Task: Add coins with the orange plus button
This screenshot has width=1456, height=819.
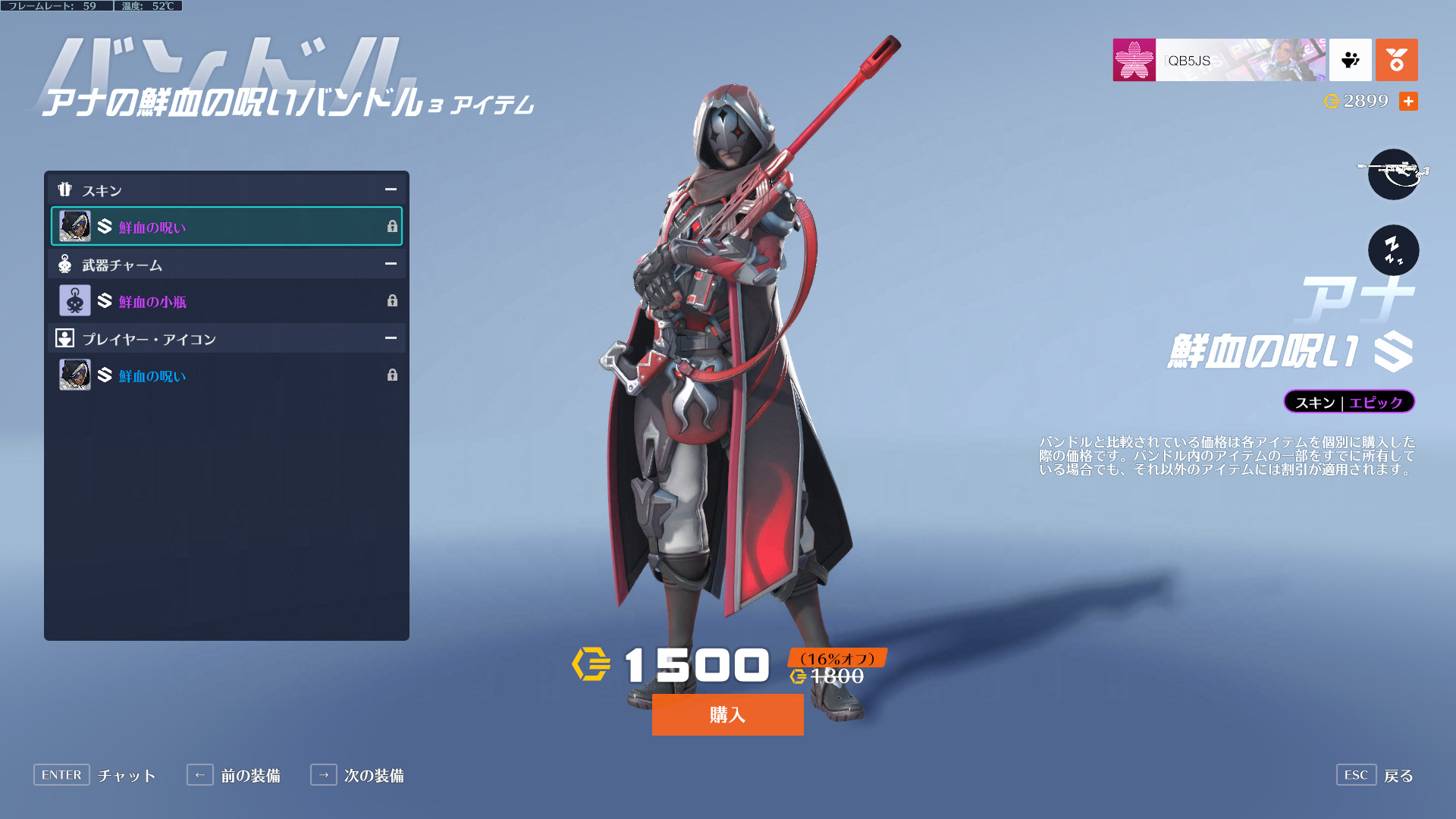Action: click(x=1408, y=101)
